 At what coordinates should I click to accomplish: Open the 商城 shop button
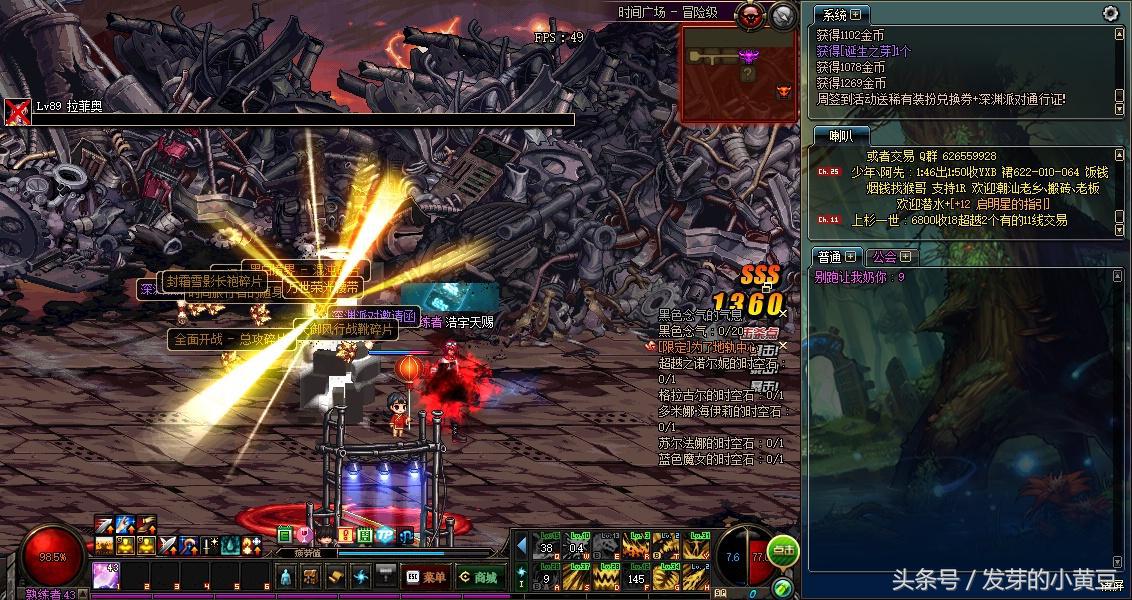click(478, 577)
